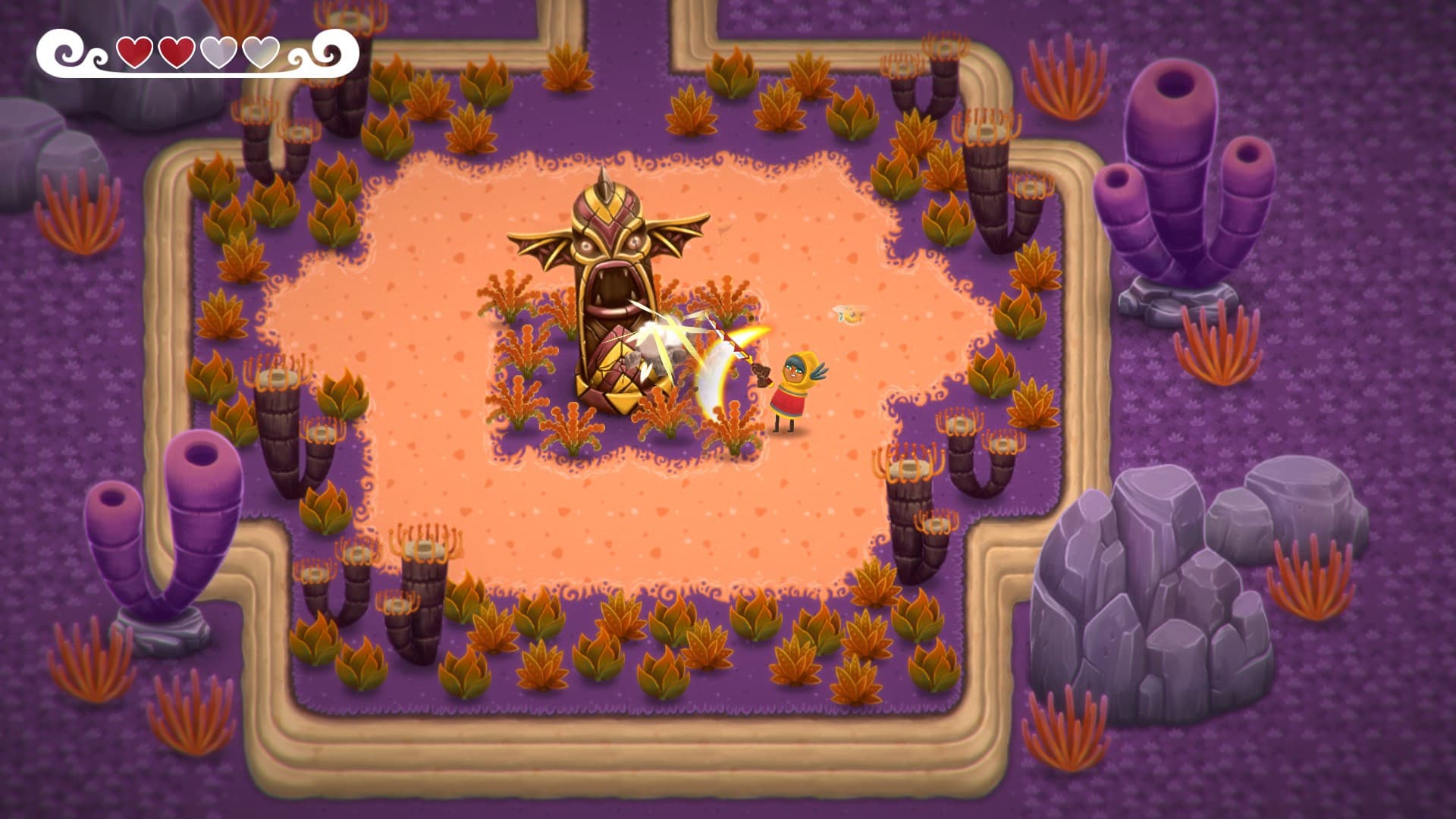
Task: Click the second red heart in the health bar
Action: (176, 52)
